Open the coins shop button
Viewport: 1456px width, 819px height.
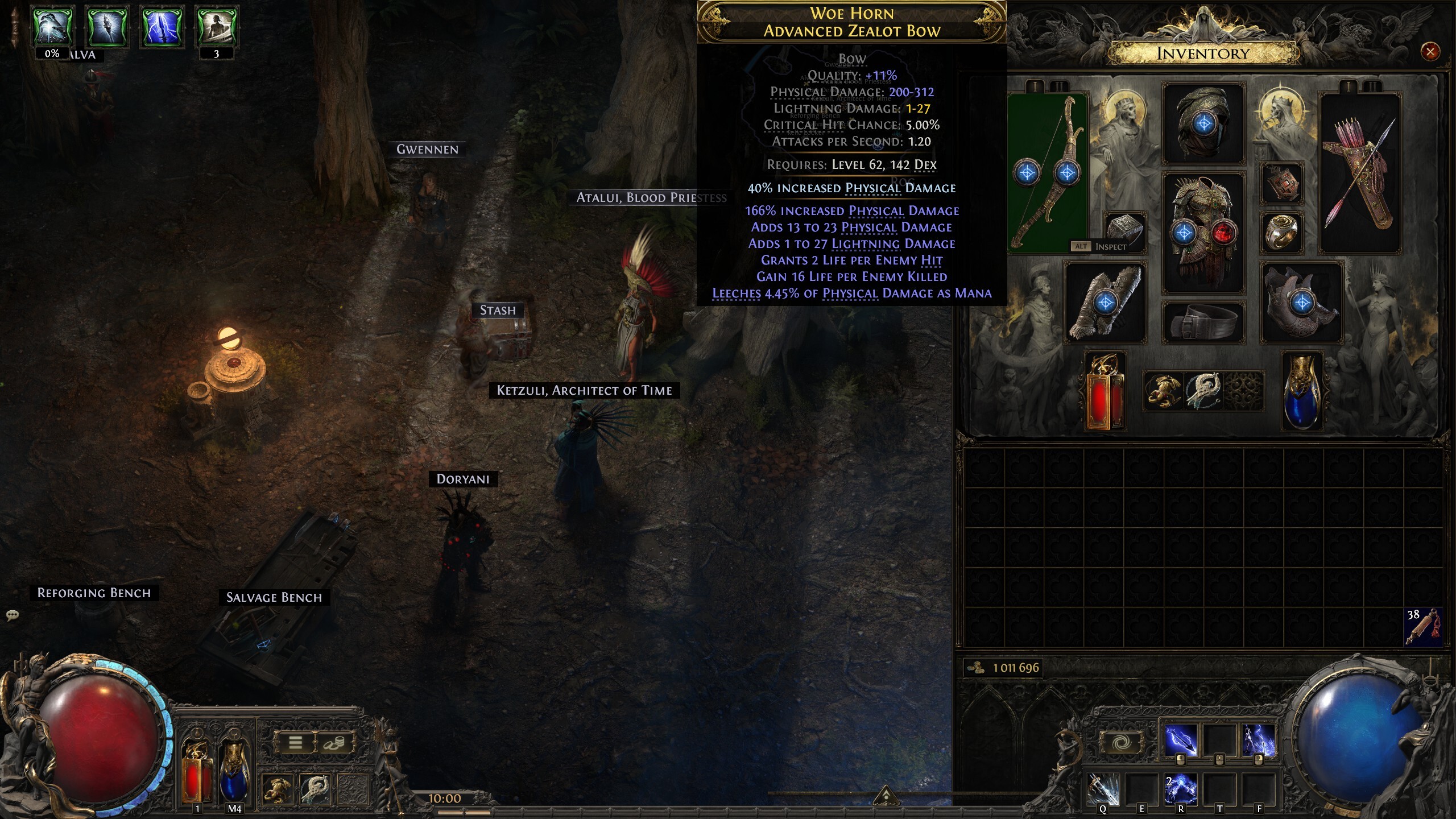334,743
